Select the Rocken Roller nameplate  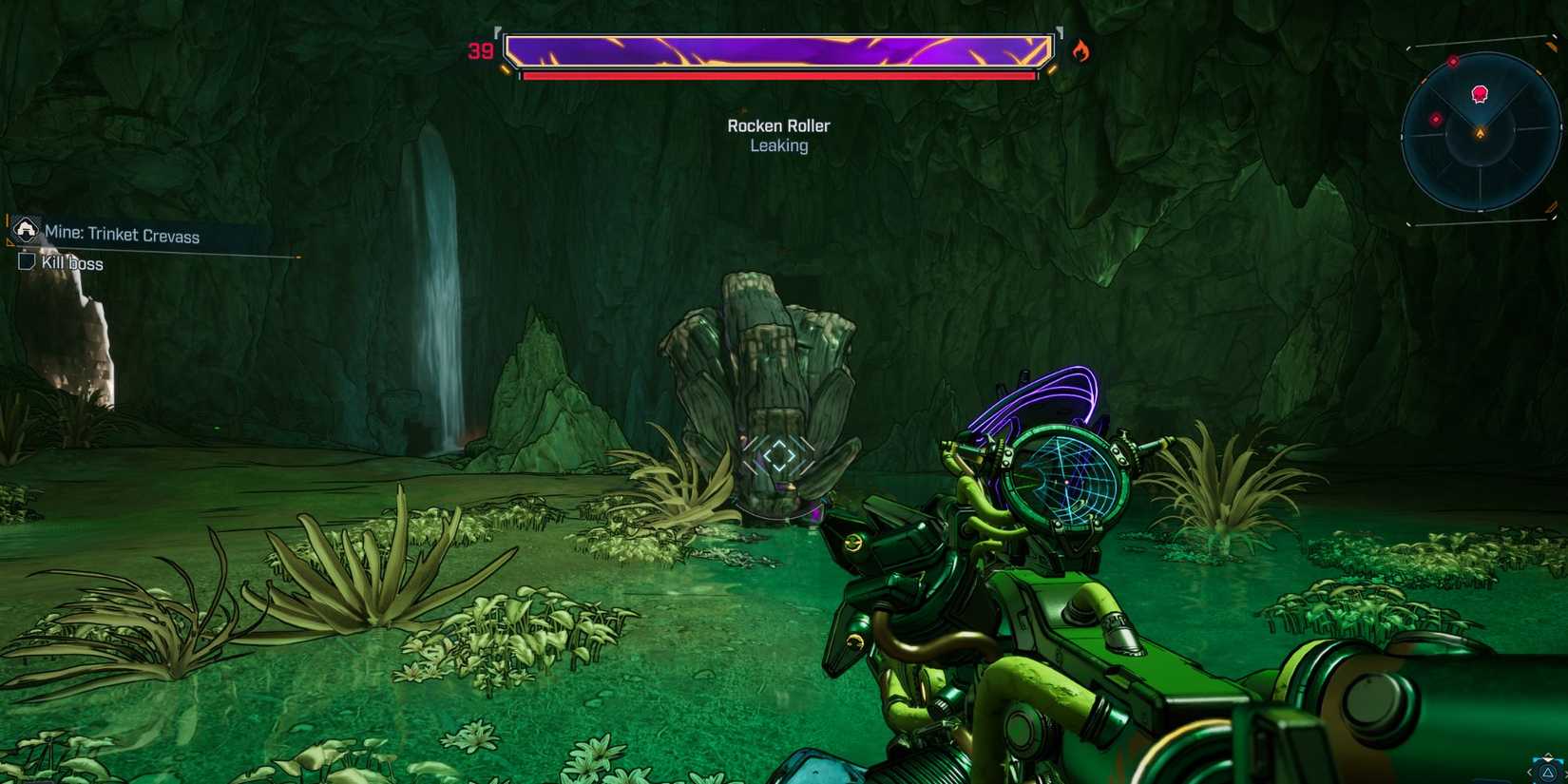(777, 125)
